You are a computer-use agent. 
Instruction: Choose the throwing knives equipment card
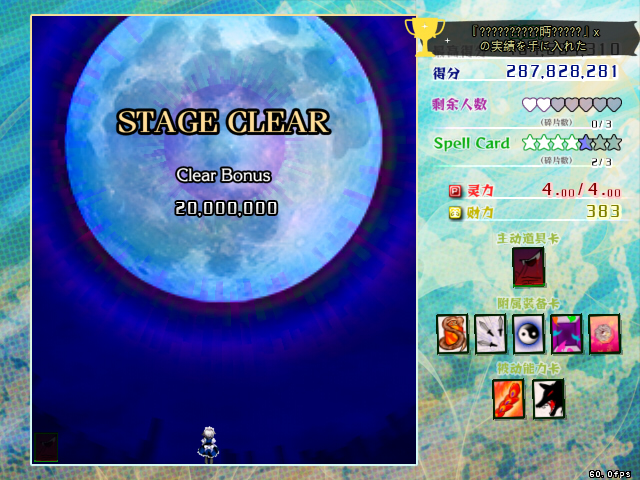point(490,334)
